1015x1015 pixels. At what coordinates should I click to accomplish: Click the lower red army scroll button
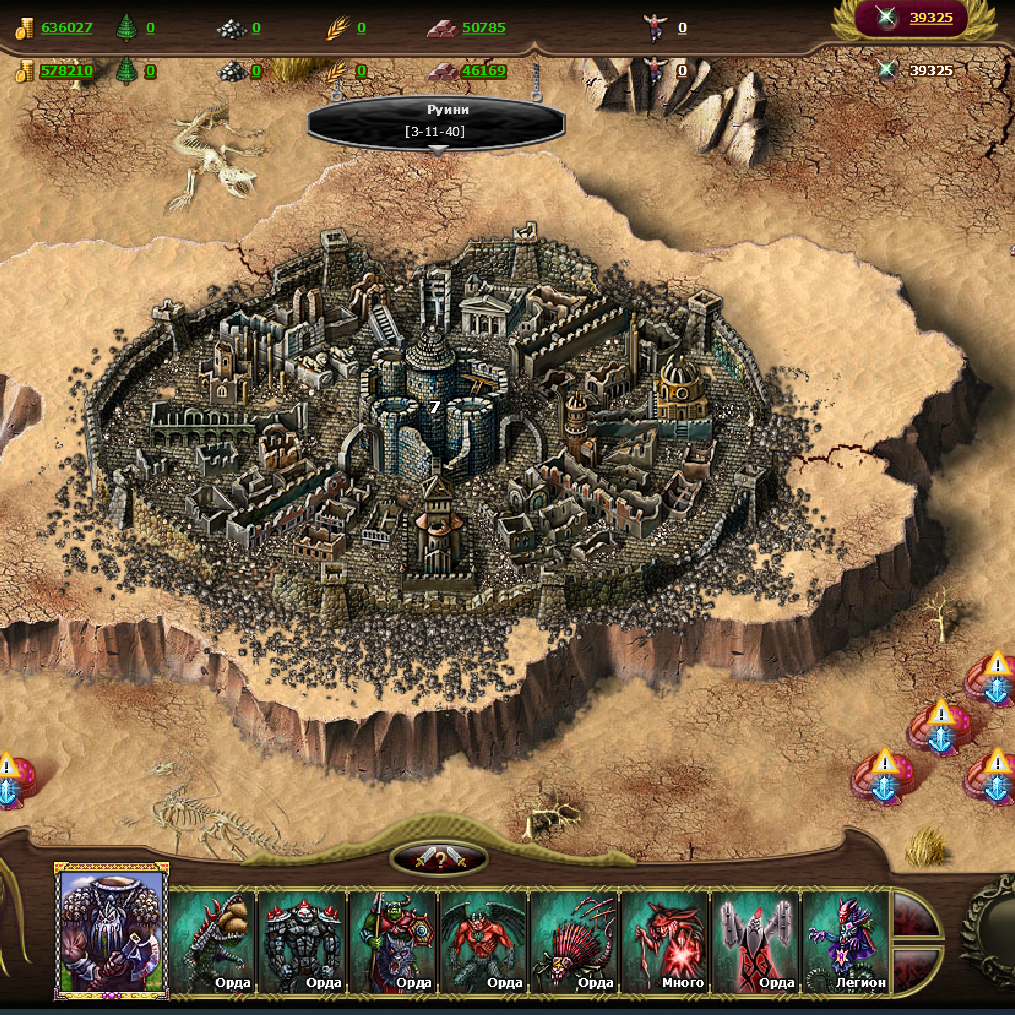coord(914,970)
